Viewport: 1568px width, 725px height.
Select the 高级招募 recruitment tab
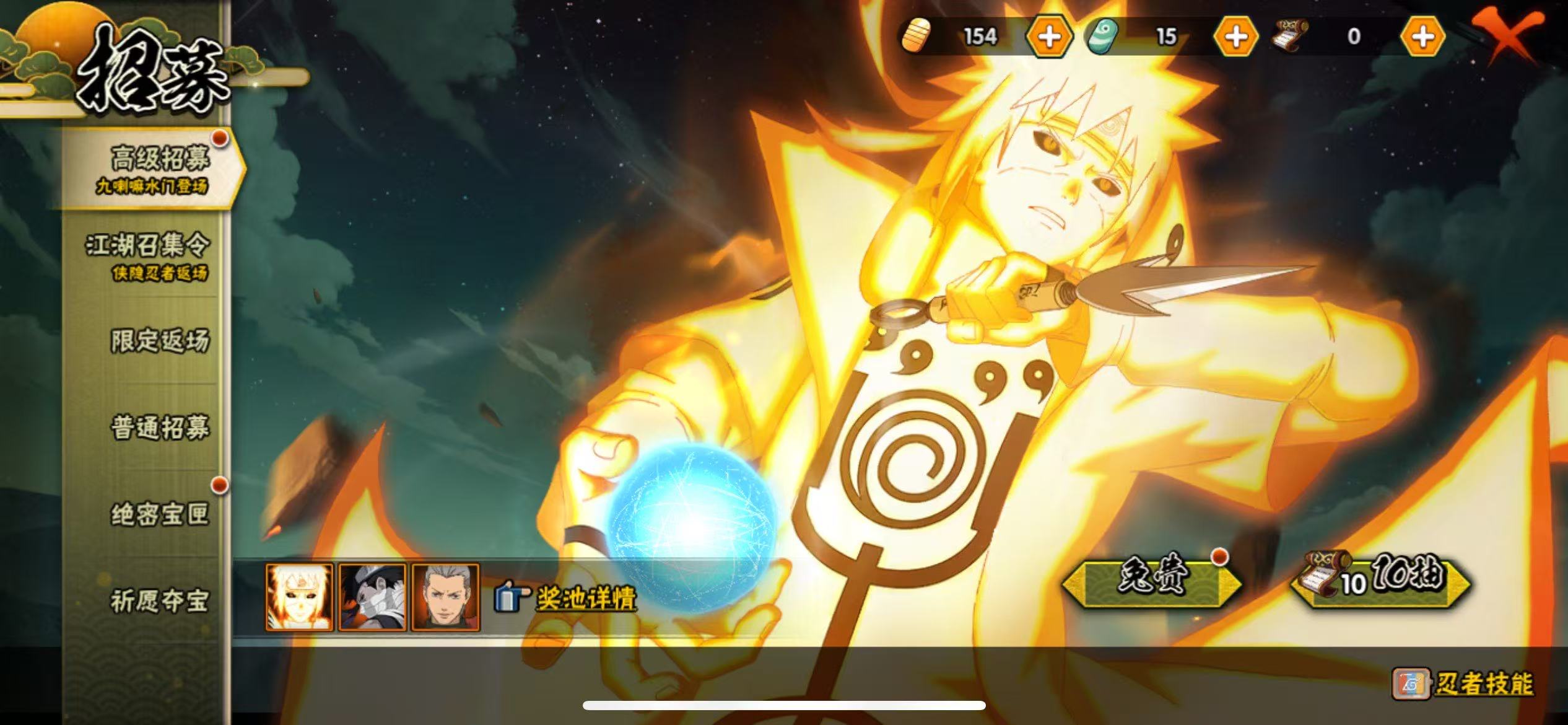coord(155,167)
